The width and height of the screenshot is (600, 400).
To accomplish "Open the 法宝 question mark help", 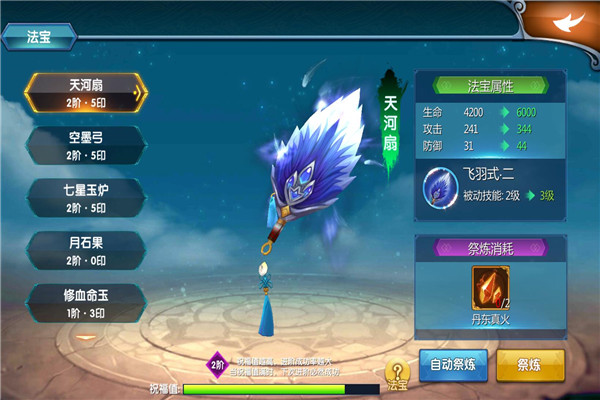I will click(x=397, y=374).
